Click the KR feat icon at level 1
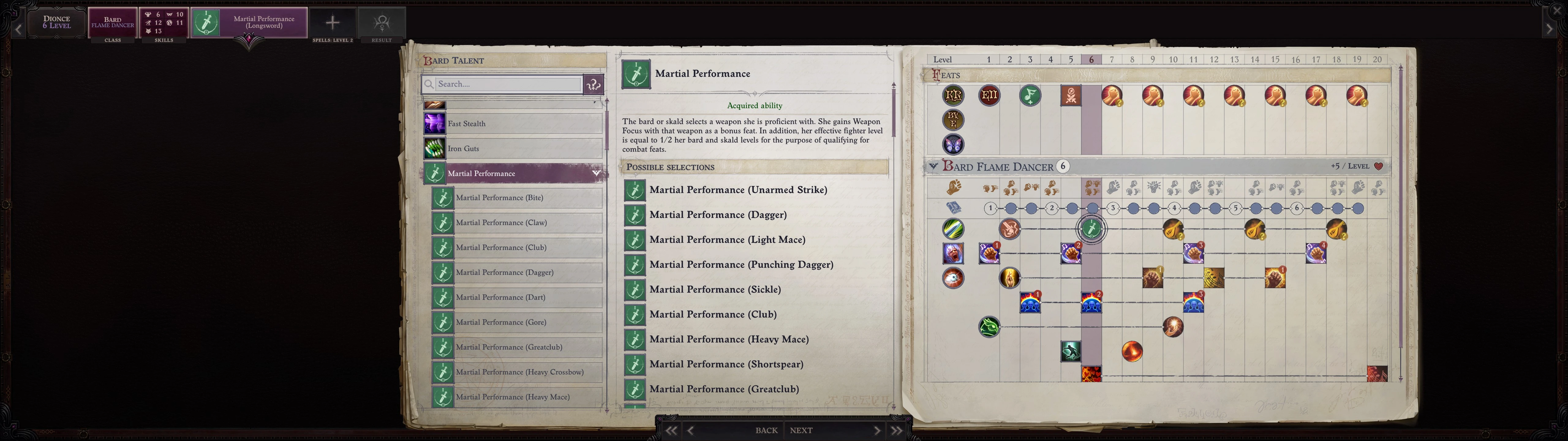The image size is (1568, 441). tap(953, 96)
